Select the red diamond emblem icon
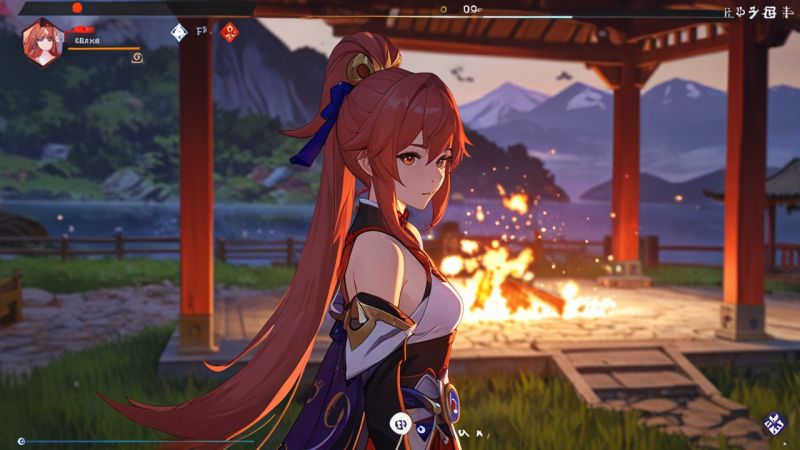Viewport: 800px width, 450px height. [230, 32]
